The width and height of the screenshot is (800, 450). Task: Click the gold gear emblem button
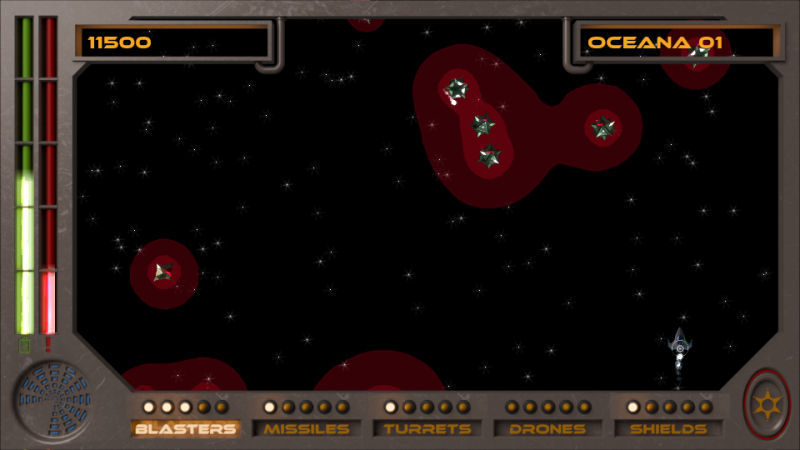tap(767, 404)
